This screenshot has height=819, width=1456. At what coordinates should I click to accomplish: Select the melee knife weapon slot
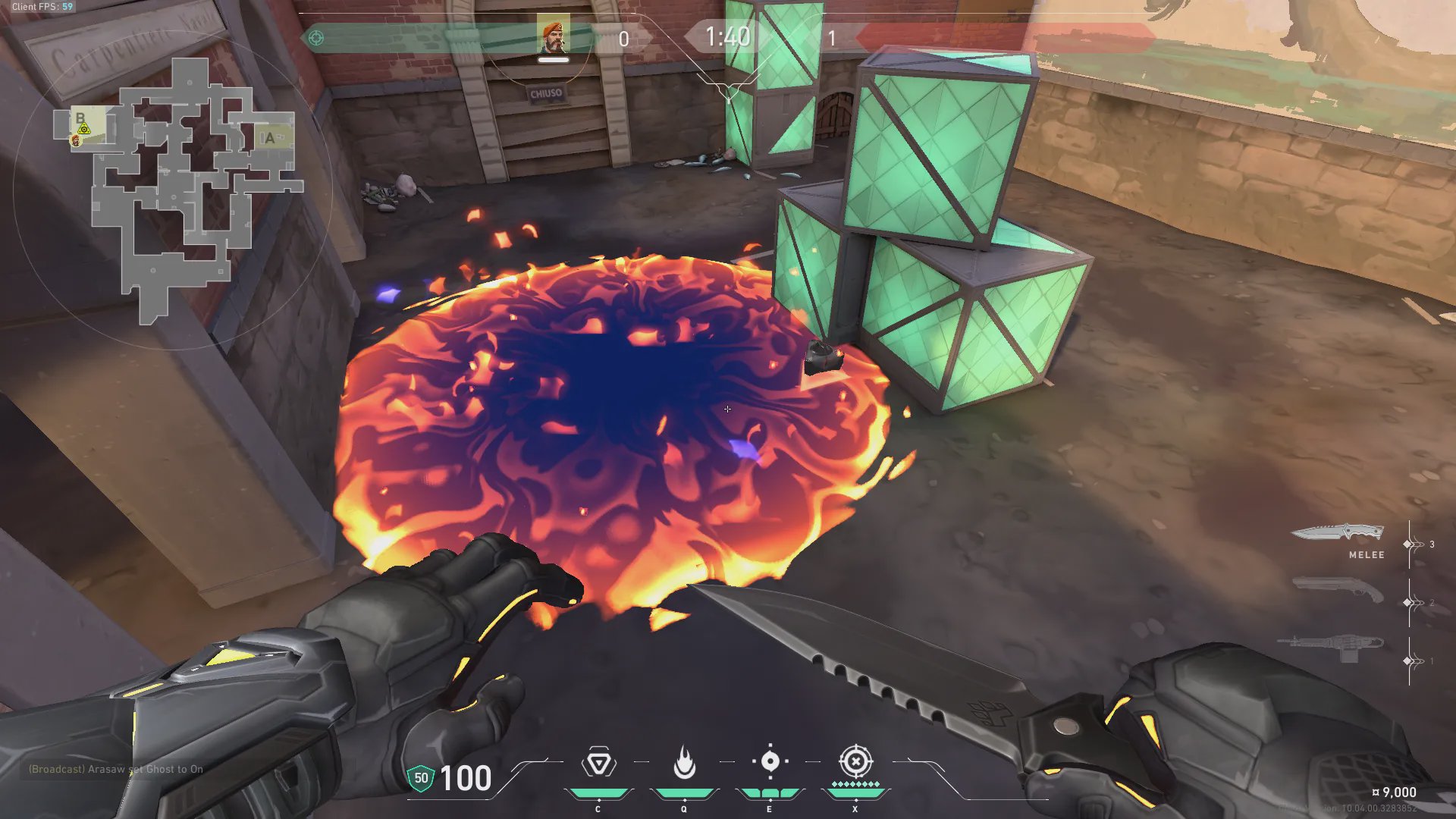[x=1338, y=533]
